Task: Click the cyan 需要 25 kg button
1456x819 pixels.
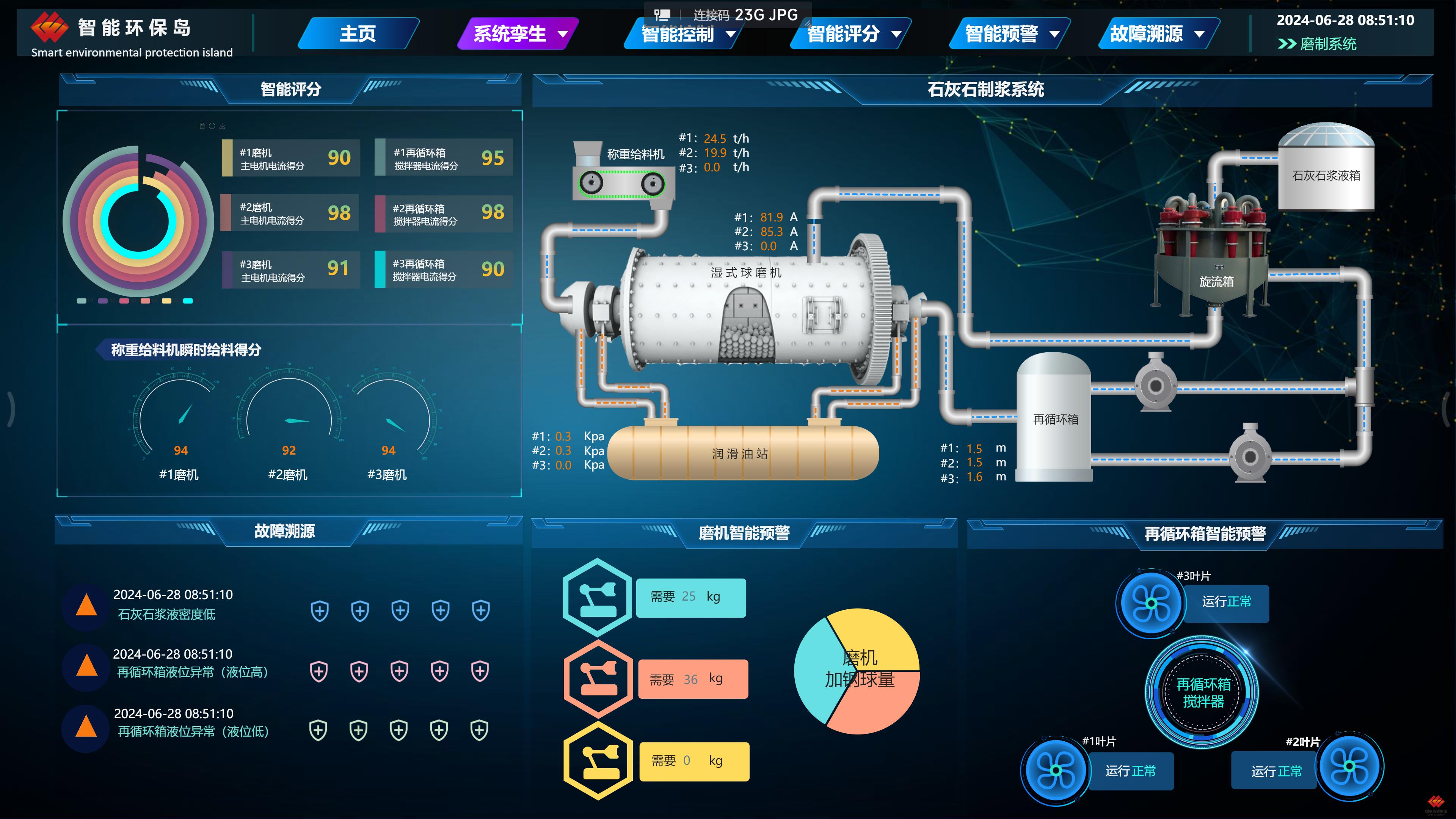Action: coord(691,598)
